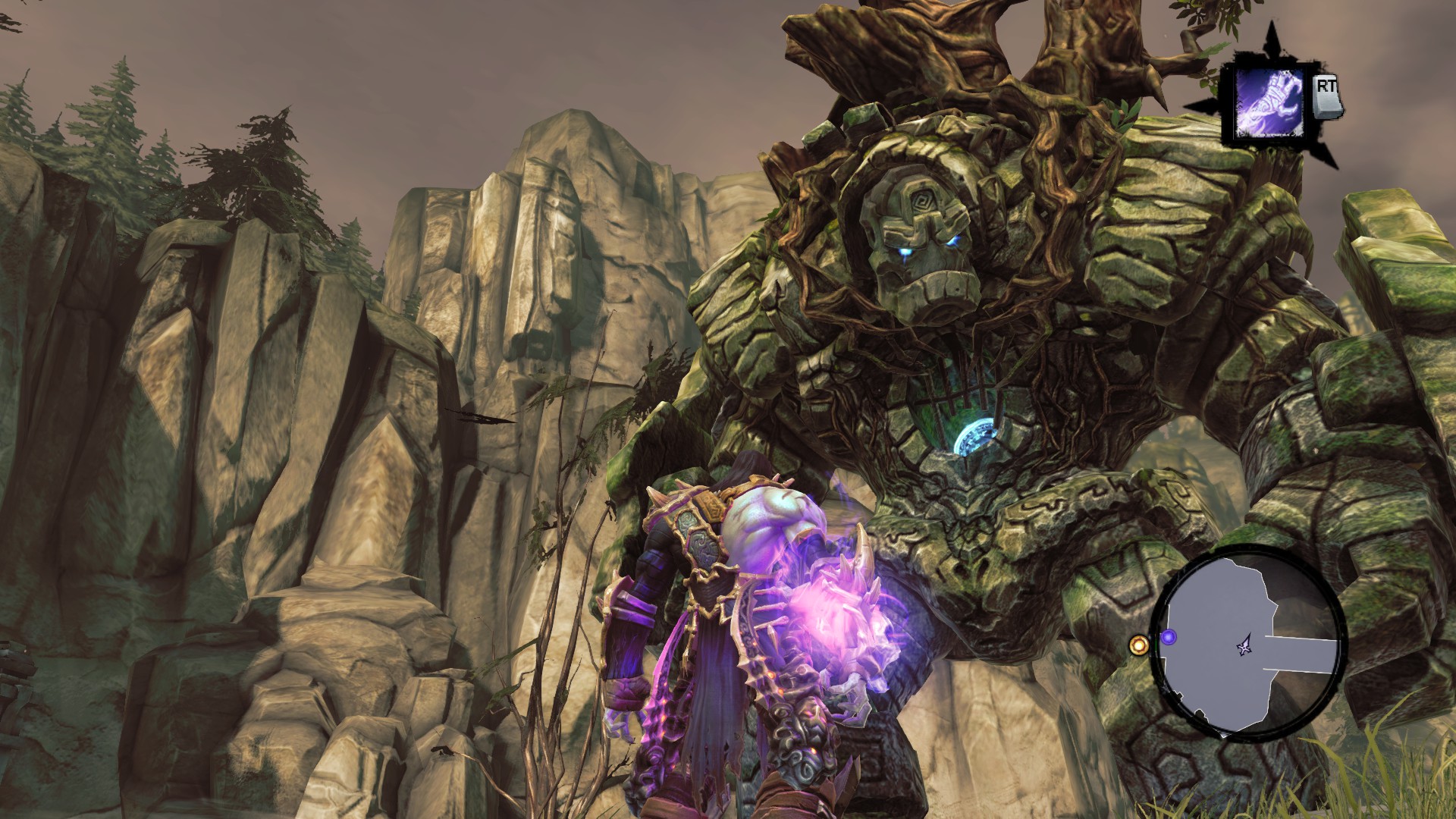The height and width of the screenshot is (819, 1456).
Task: Select the orange objective marker beside minimap
Action: coord(1138,645)
